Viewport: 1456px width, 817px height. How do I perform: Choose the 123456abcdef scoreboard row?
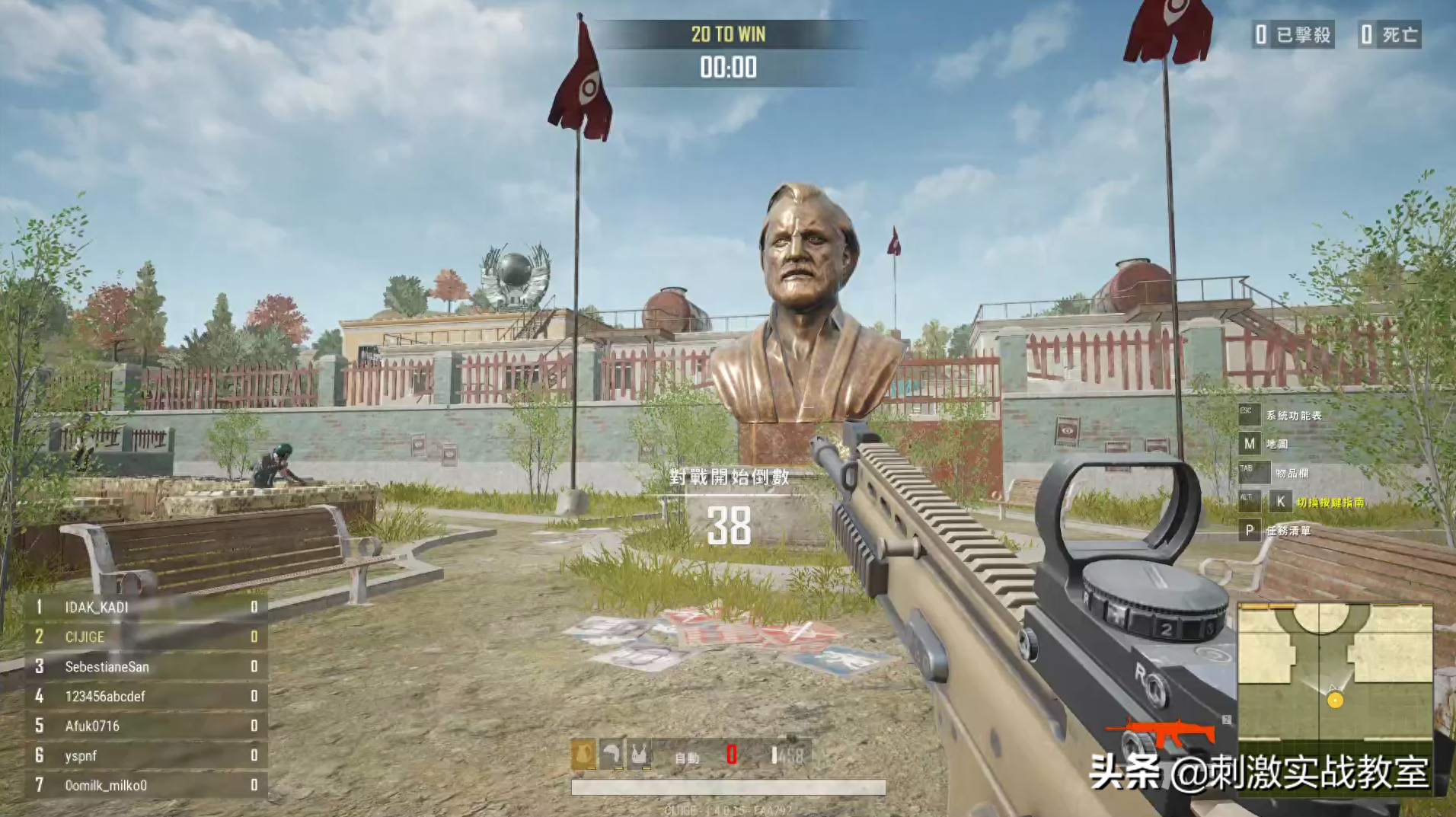click(146, 696)
